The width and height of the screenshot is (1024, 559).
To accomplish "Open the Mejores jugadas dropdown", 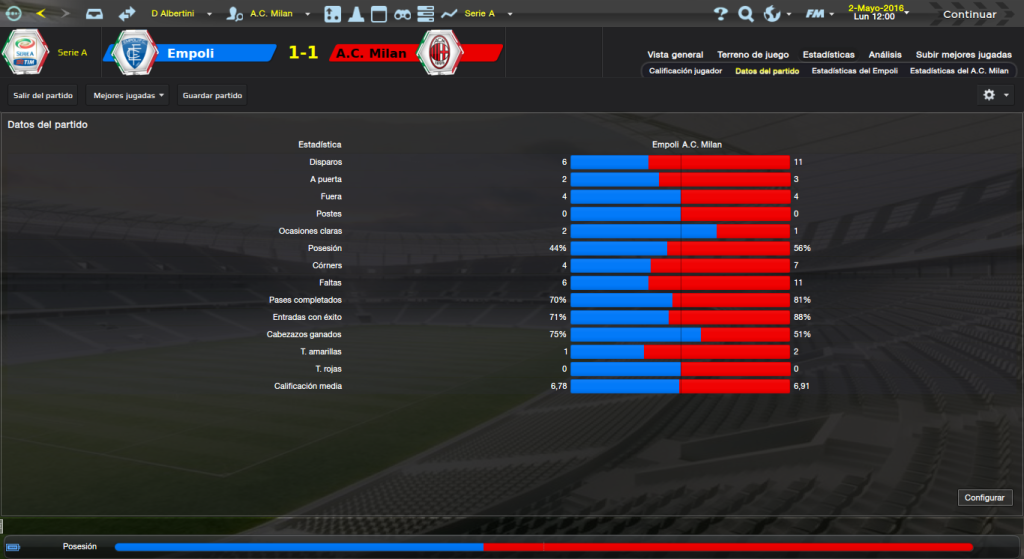I will click(x=128, y=95).
